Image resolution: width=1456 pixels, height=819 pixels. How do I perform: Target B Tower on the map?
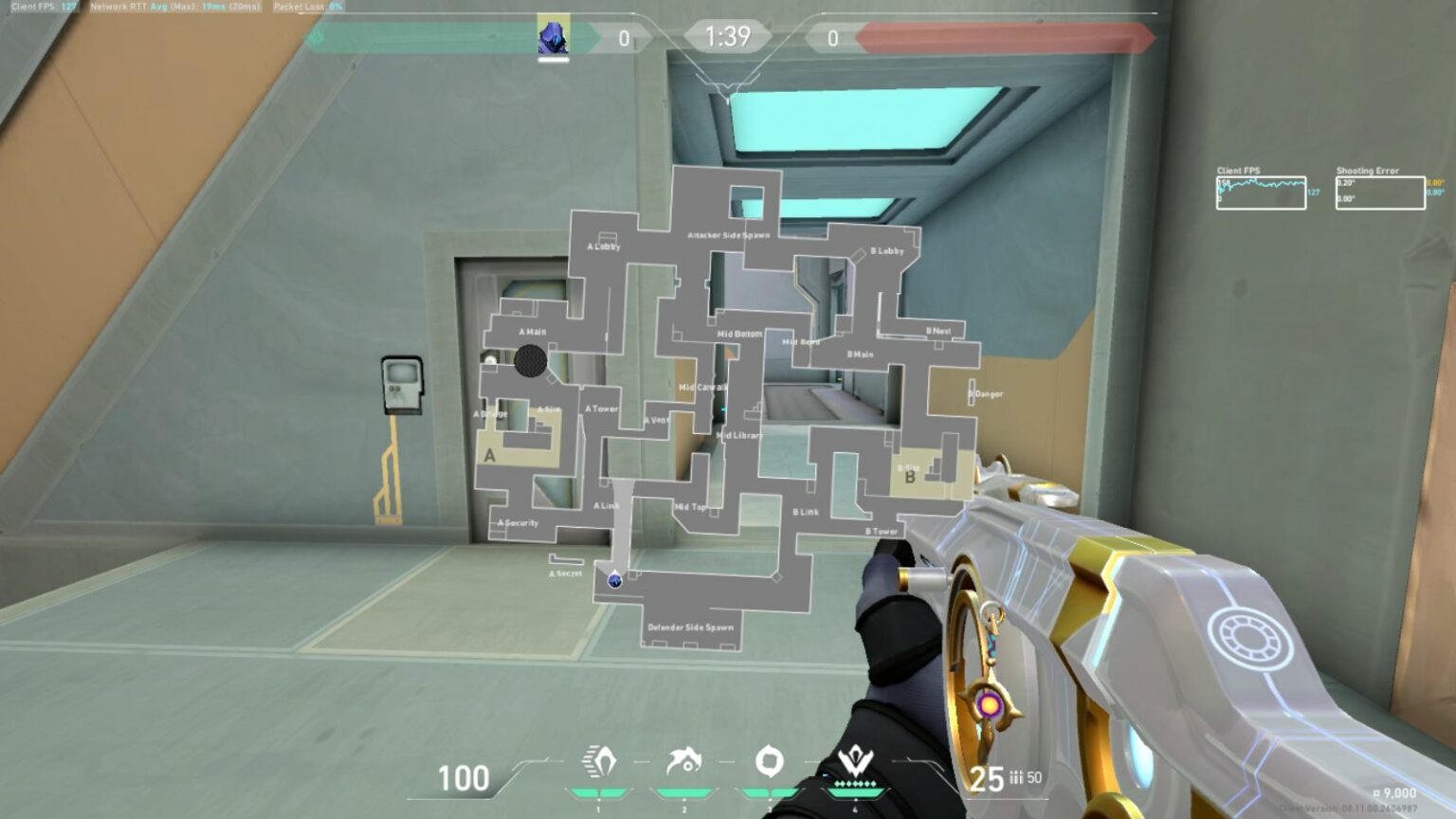point(882,532)
